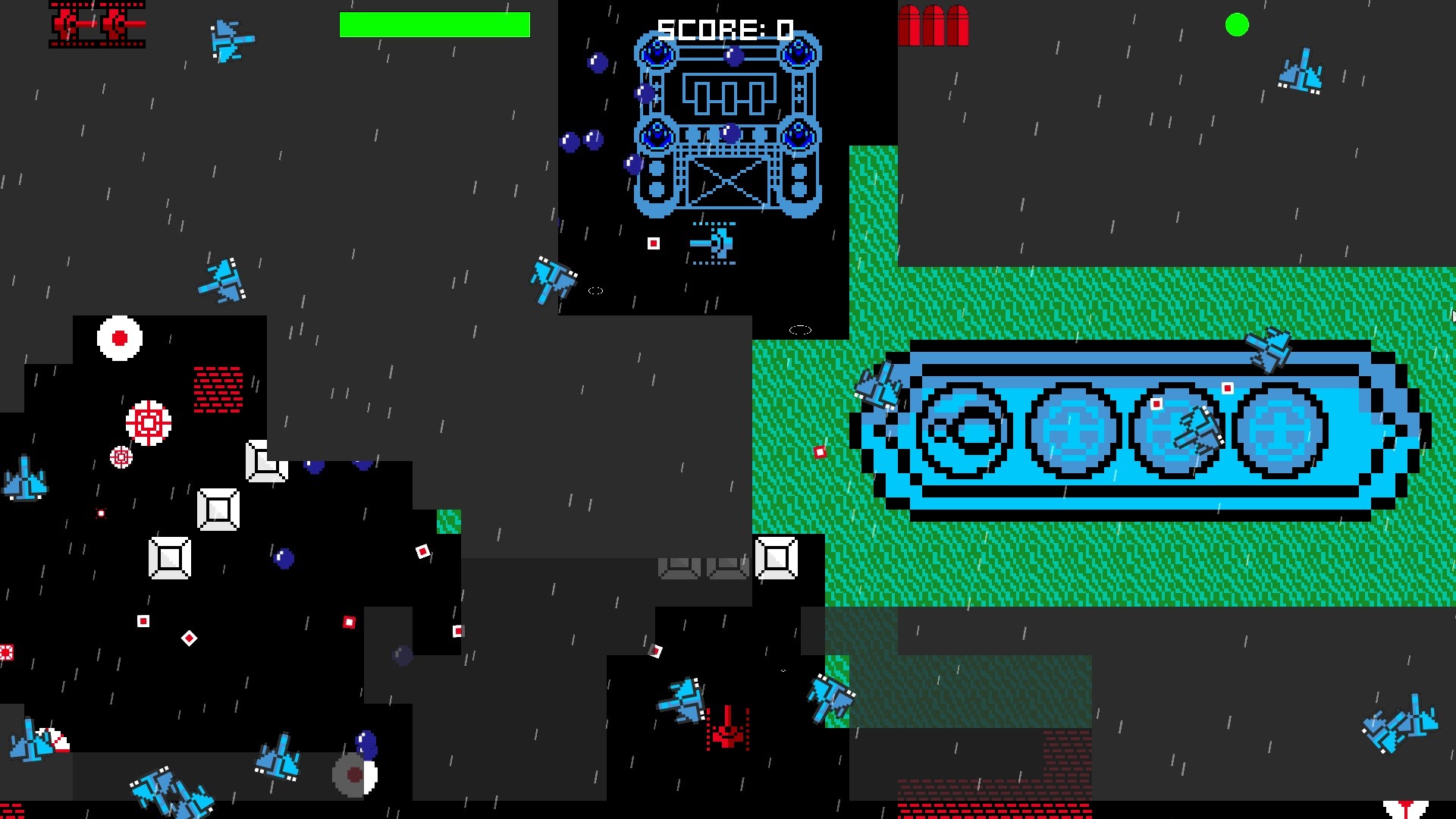1456x819 pixels.
Task: Click the SCORE: 0 text display
Action: pyautogui.click(x=724, y=28)
